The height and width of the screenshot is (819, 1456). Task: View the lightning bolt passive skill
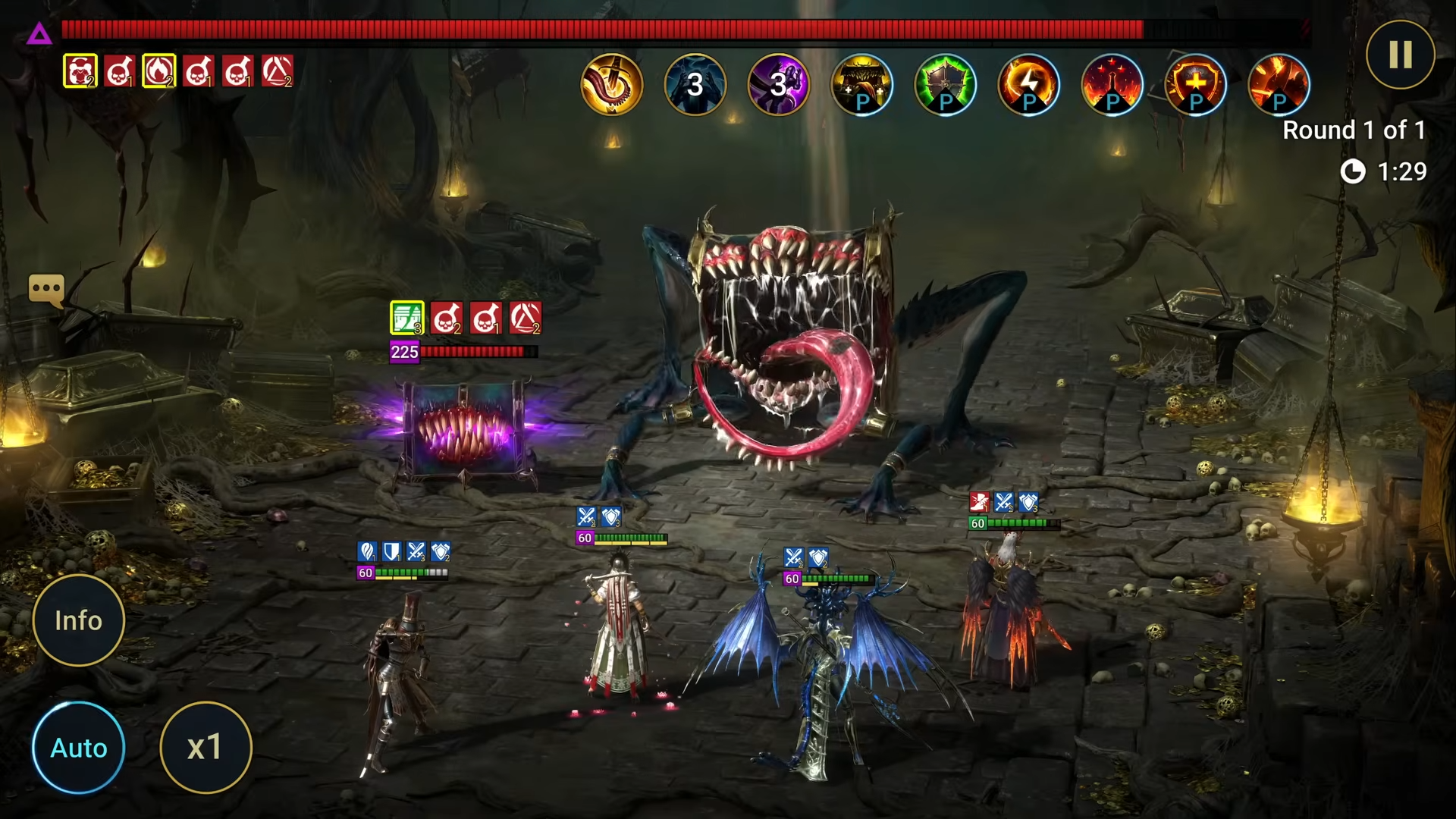tap(1029, 85)
